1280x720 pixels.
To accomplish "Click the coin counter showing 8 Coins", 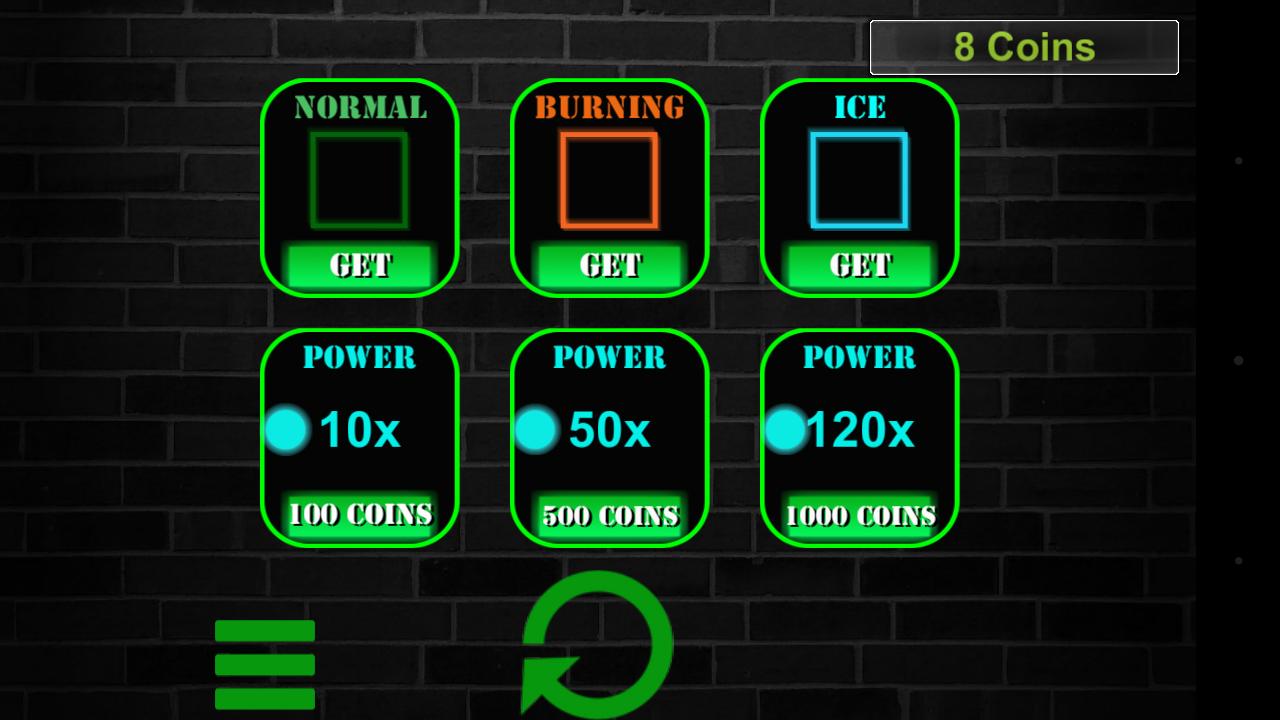I will coord(1024,45).
